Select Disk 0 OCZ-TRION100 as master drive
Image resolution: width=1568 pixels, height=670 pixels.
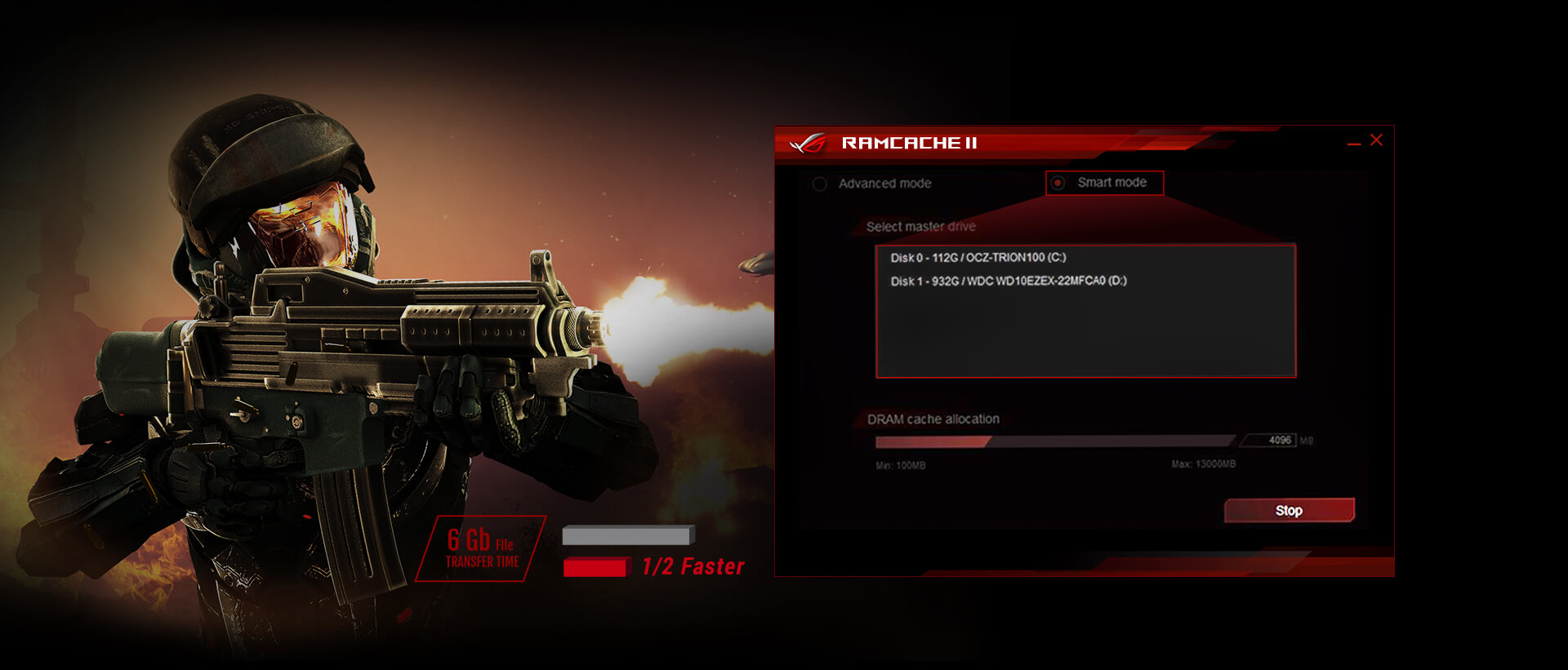(x=978, y=258)
